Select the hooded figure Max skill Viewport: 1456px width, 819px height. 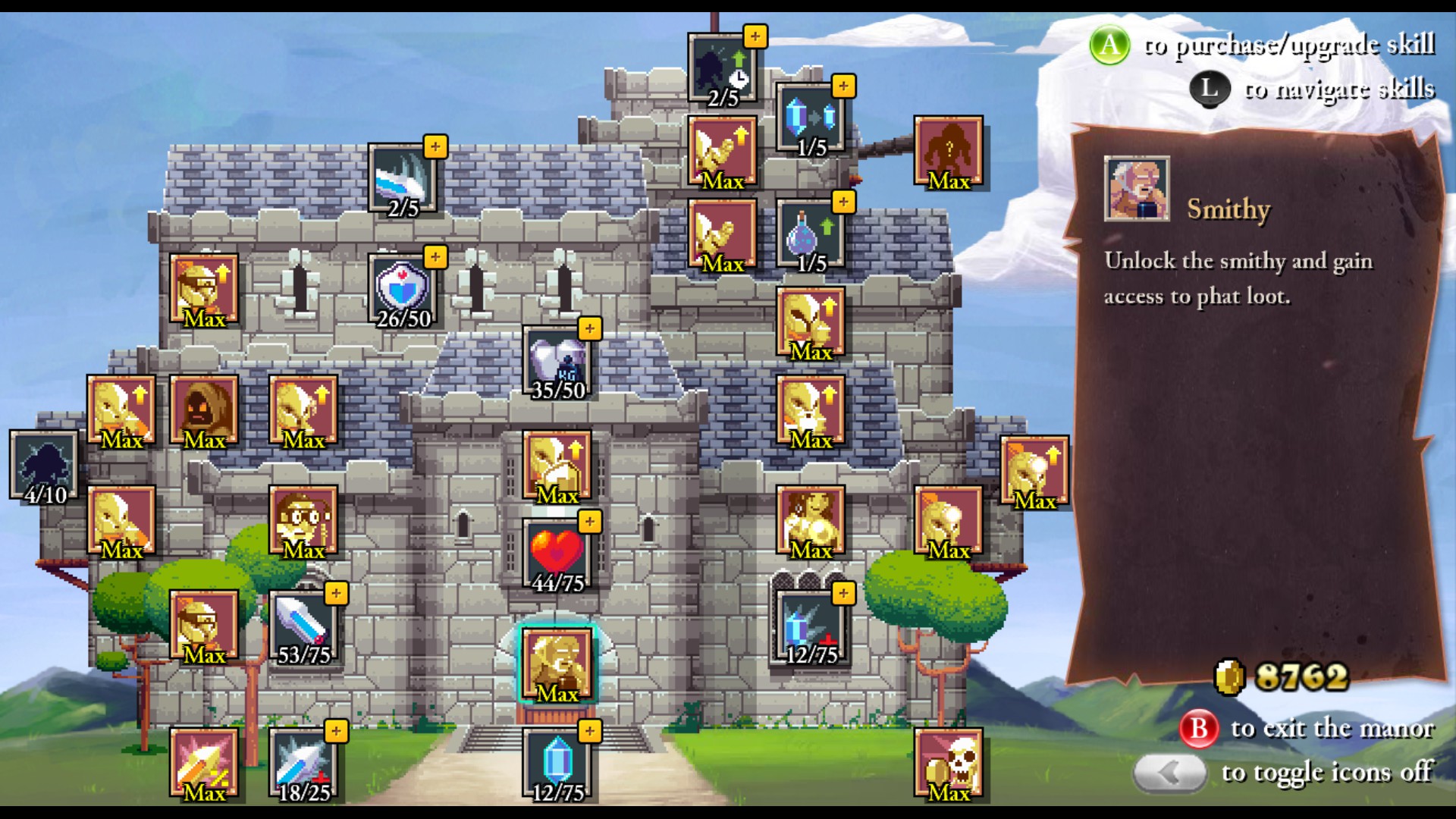[204, 410]
